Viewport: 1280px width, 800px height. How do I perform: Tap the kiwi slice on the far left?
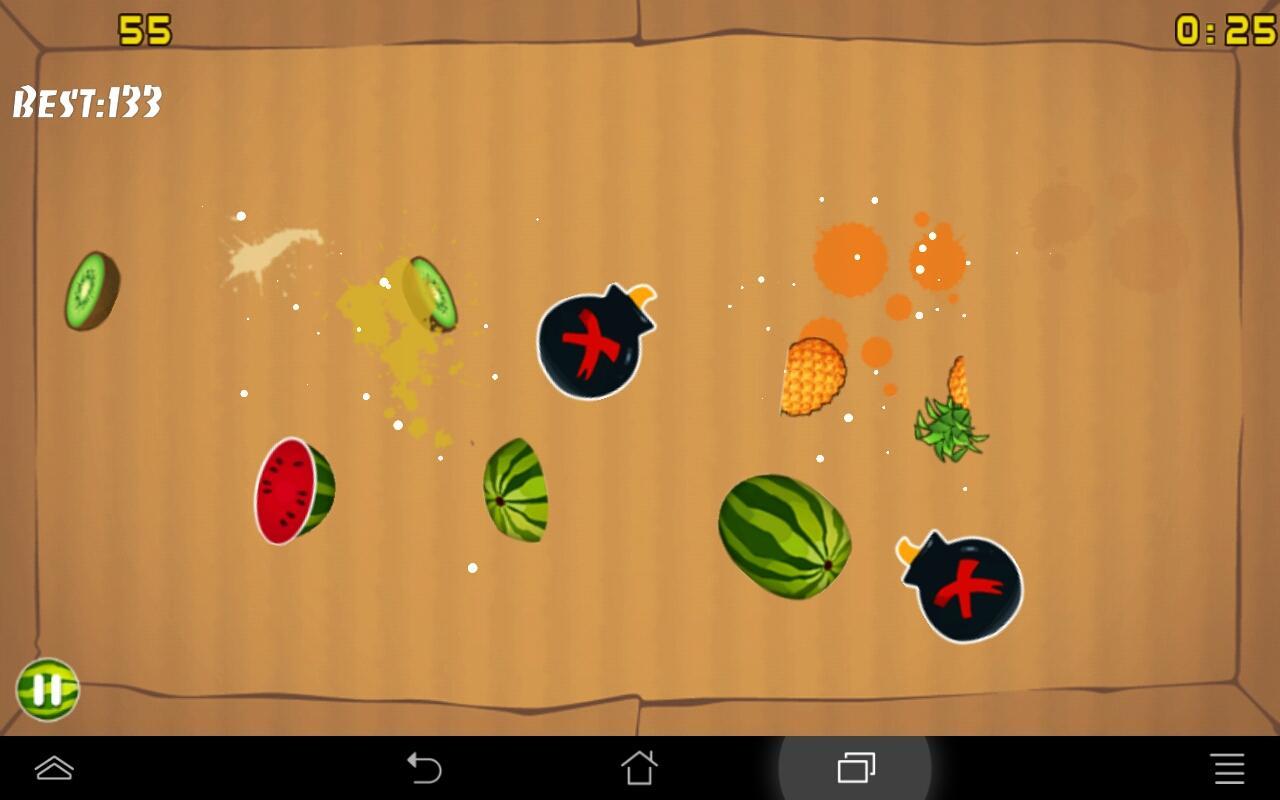click(93, 290)
